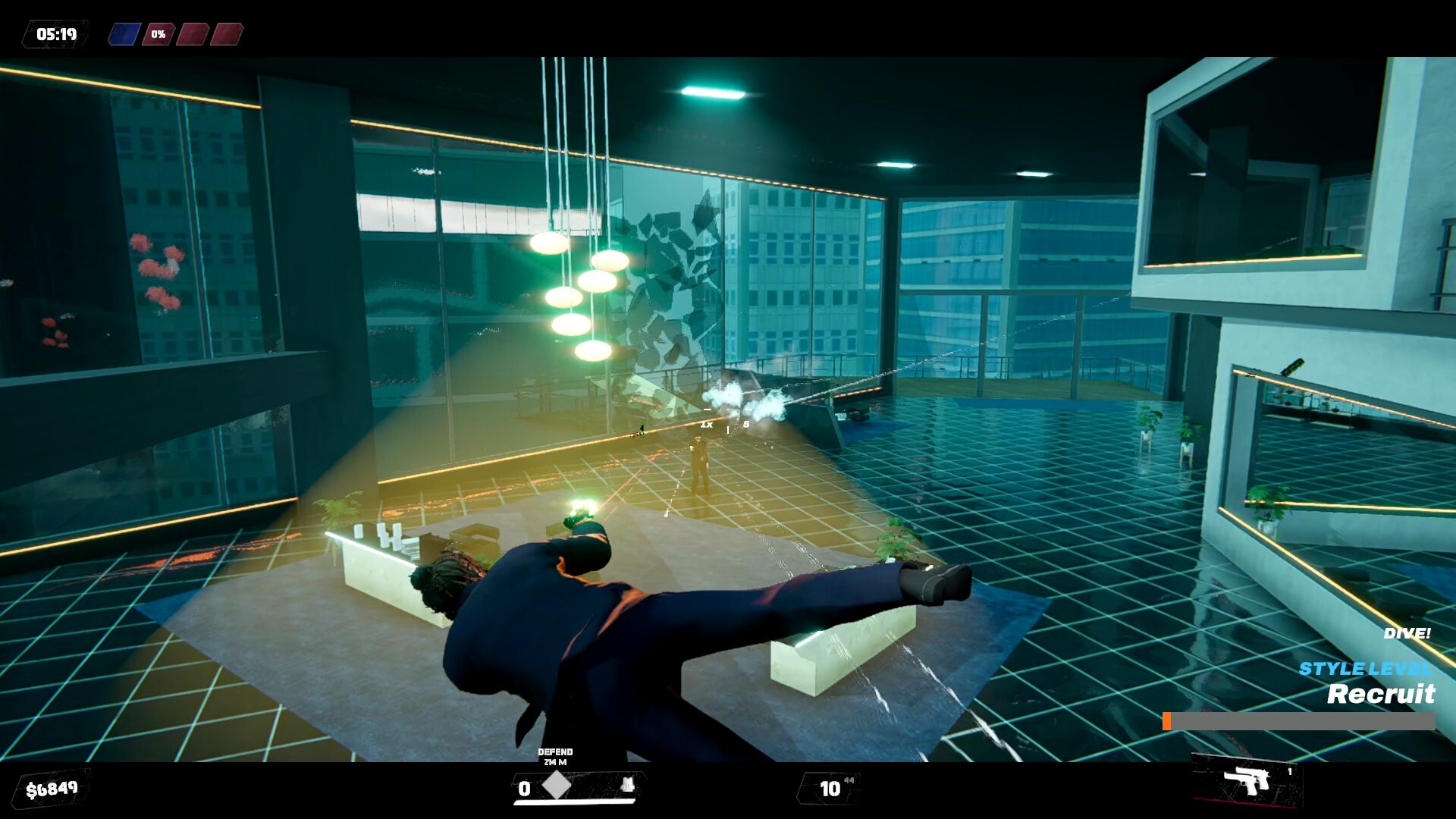
Task: Click the diamond objective marker above DEFEND
Action: (556, 786)
